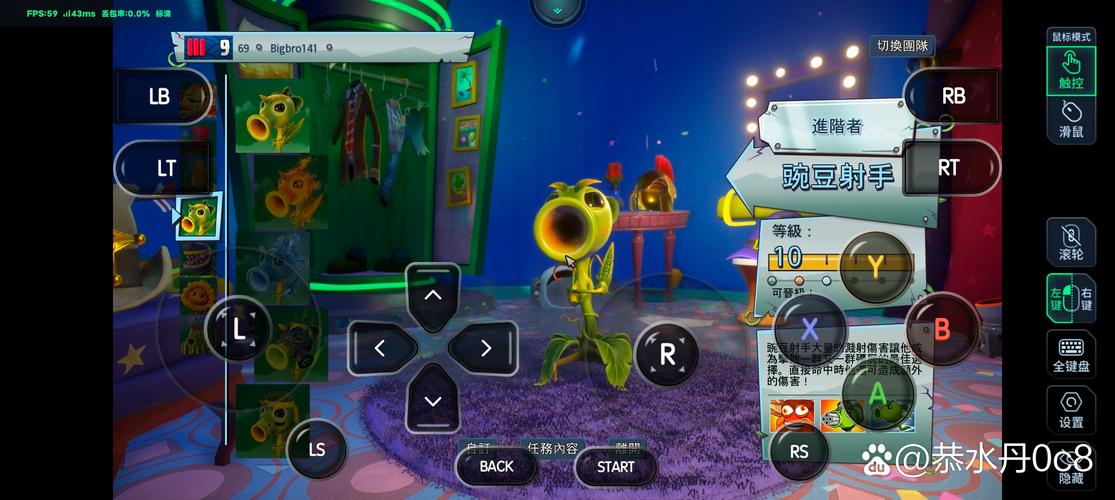Image resolution: width=1115 pixels, height=500 pixels.
Task: Pick the default green Peashooter variant thumbnail
Action: coord(272,119)
